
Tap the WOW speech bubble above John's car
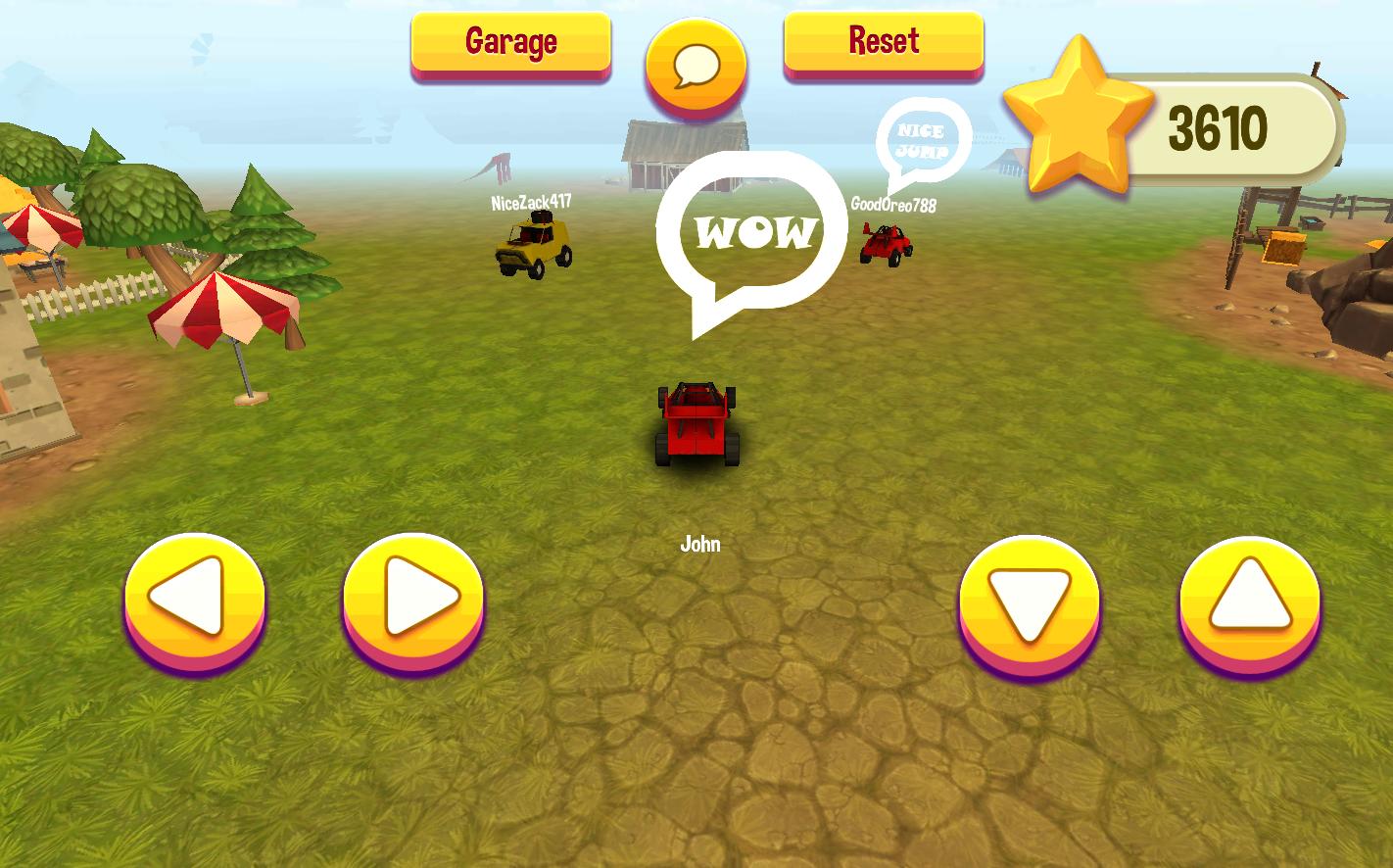752,232
